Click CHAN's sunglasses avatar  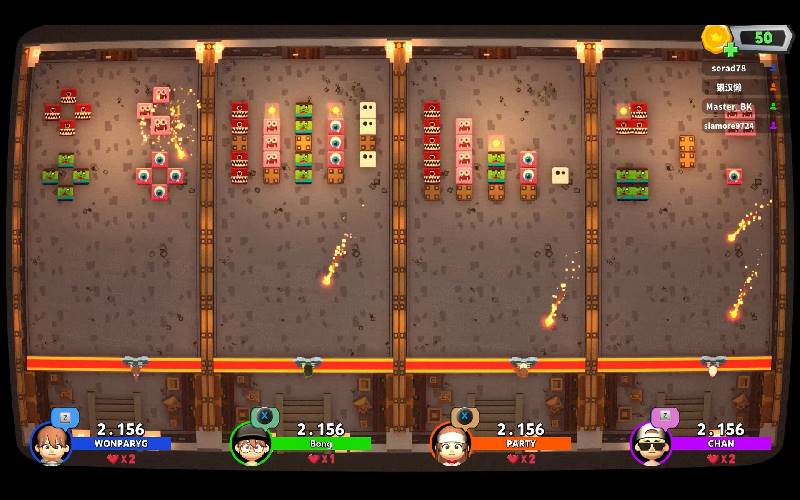click(x=650, y=443)
